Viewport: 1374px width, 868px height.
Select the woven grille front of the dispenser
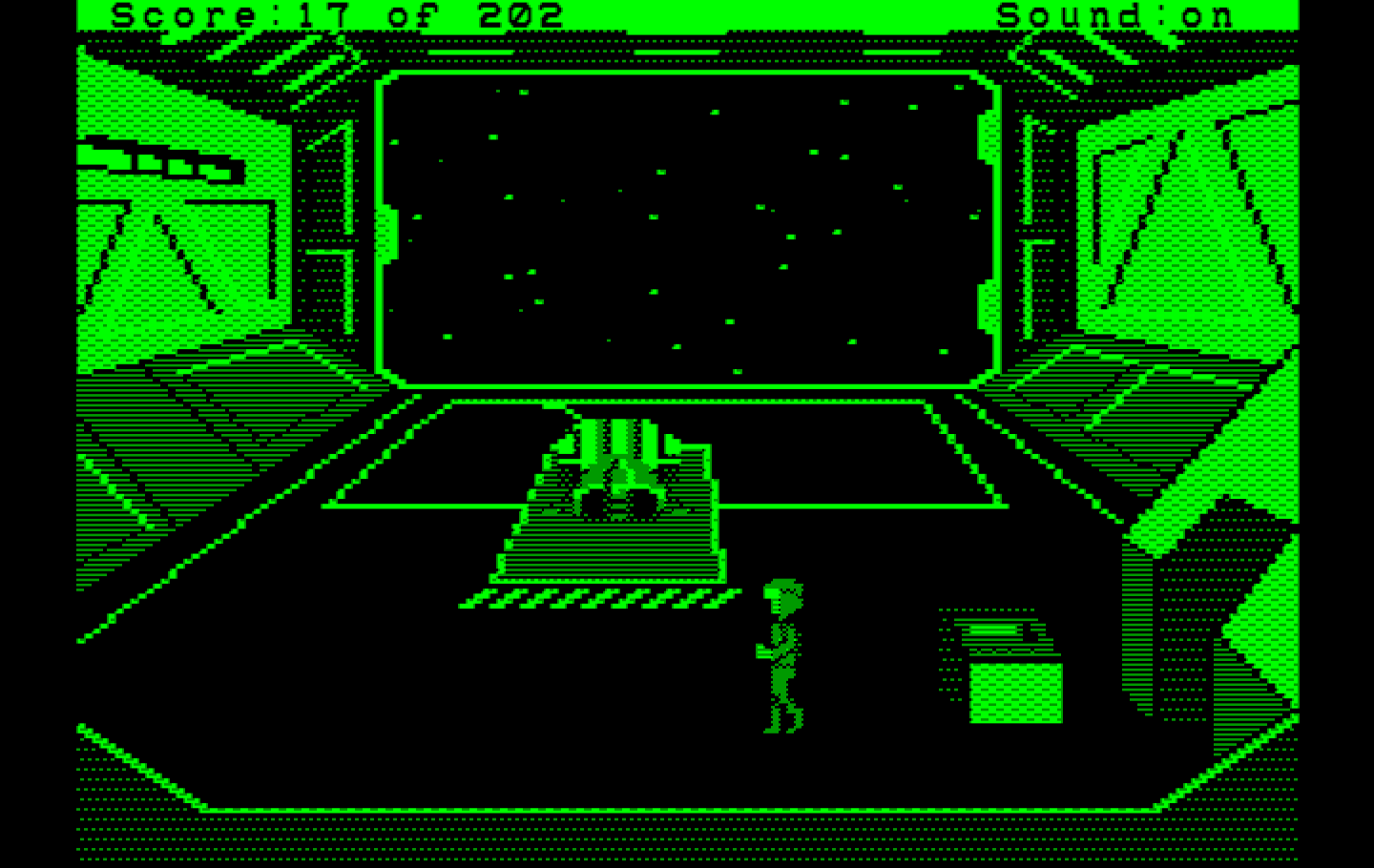tap(1016, 692)
